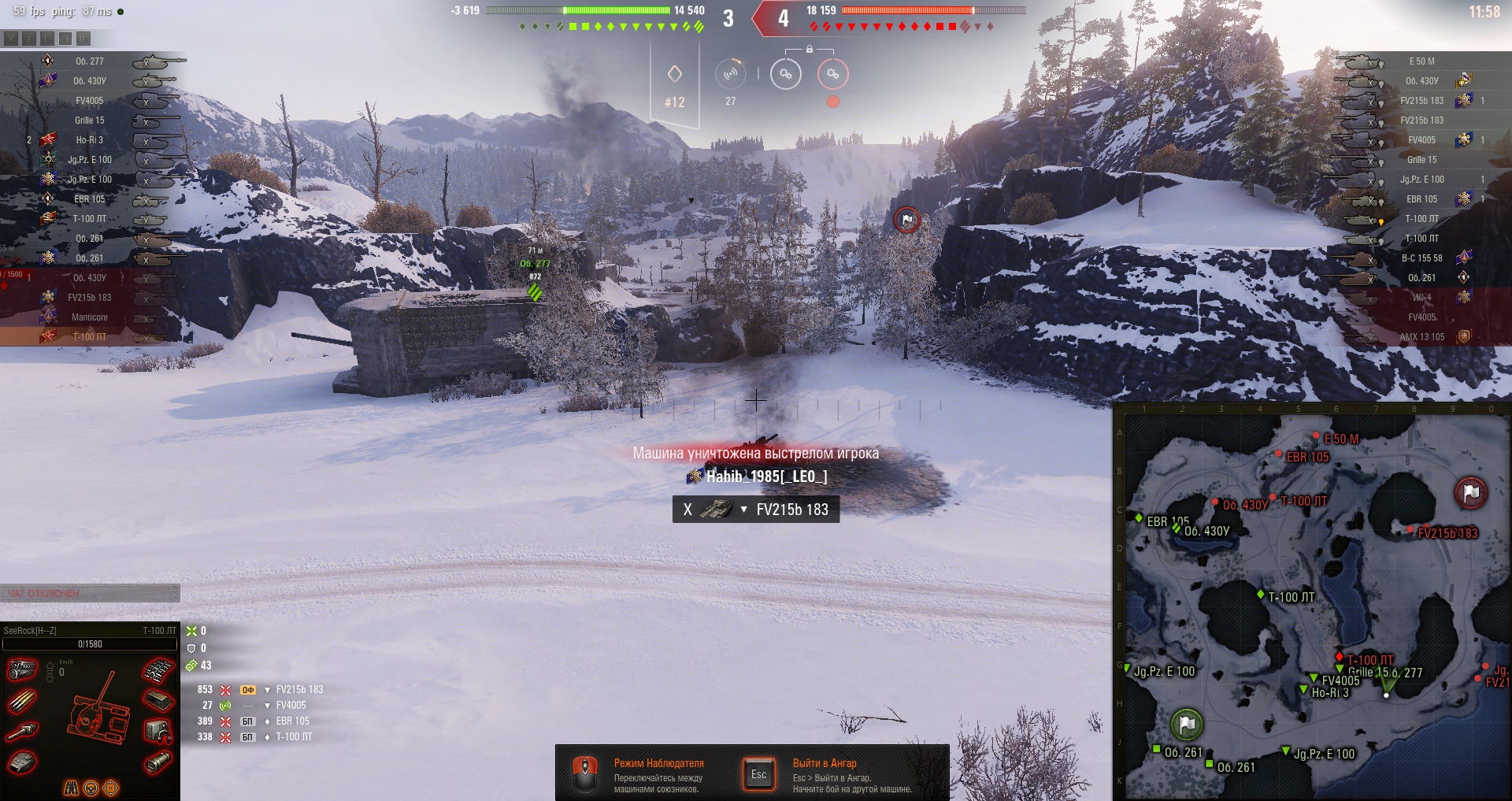Select the B-C 155 58 enemy row
1512x801 pixels.
pyautogui.click(x=1421, y=258)
